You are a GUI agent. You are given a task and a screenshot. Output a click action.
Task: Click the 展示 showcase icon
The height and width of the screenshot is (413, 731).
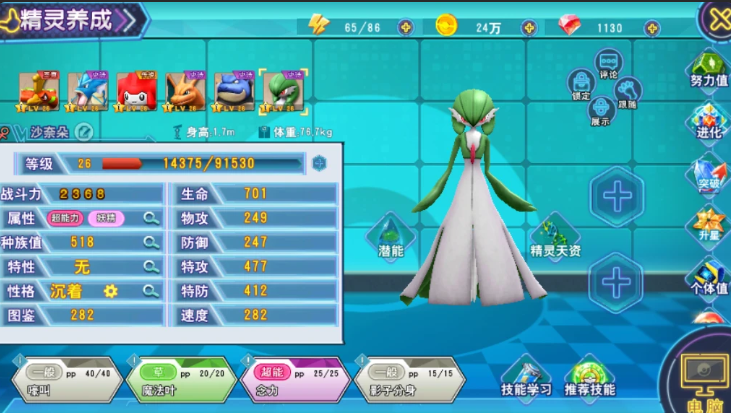coord(601,111)
